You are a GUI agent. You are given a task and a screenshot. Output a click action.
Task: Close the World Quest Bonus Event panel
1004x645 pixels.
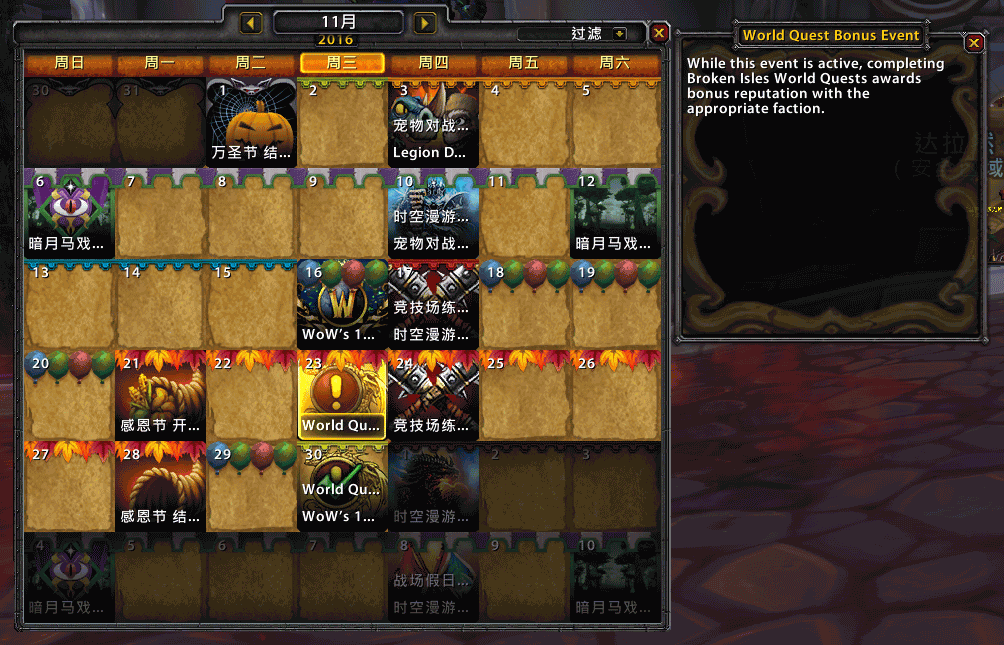(974, 43)
